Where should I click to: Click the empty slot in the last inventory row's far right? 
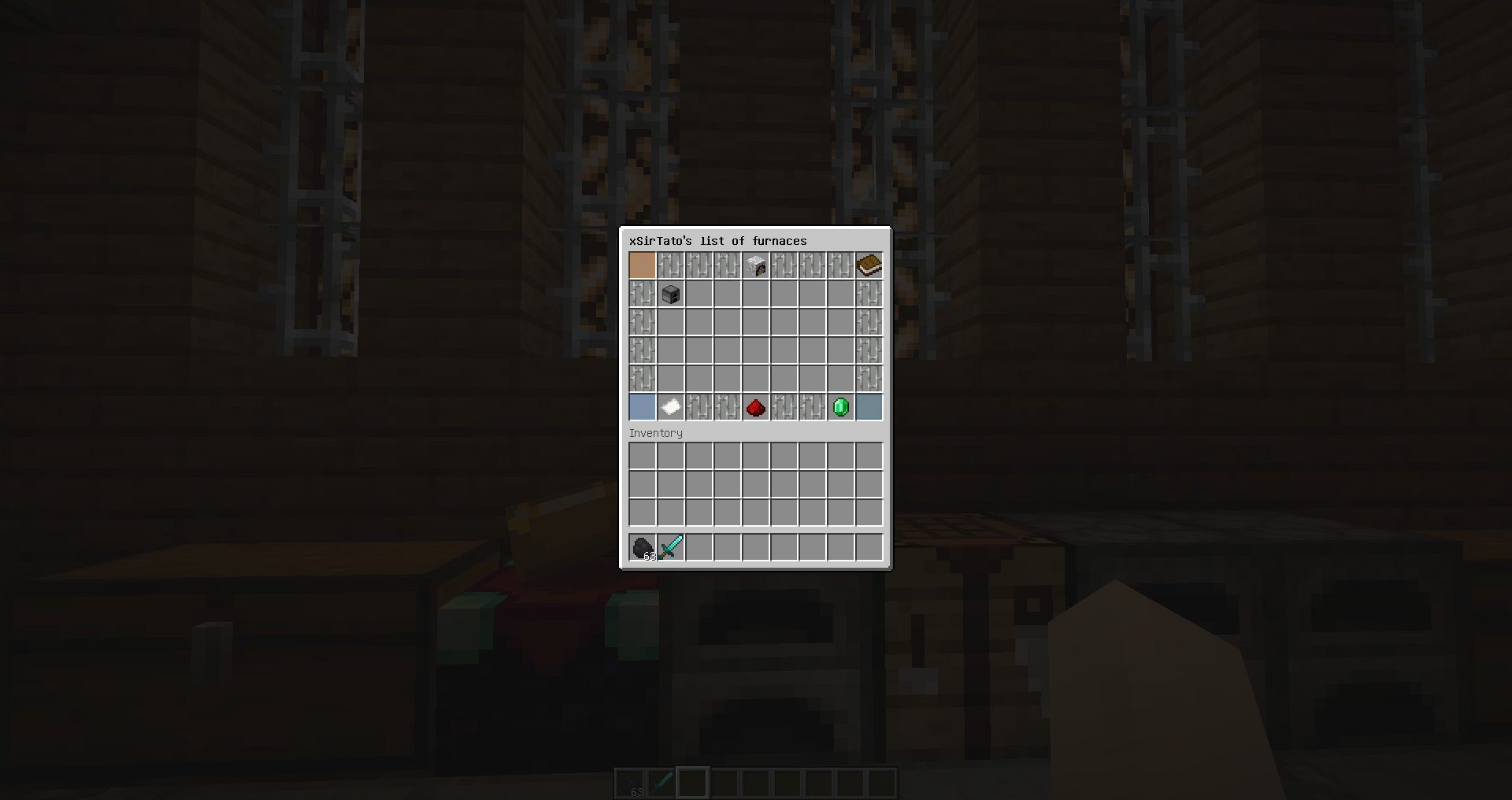pyautogui.click(x=869, y=547)
